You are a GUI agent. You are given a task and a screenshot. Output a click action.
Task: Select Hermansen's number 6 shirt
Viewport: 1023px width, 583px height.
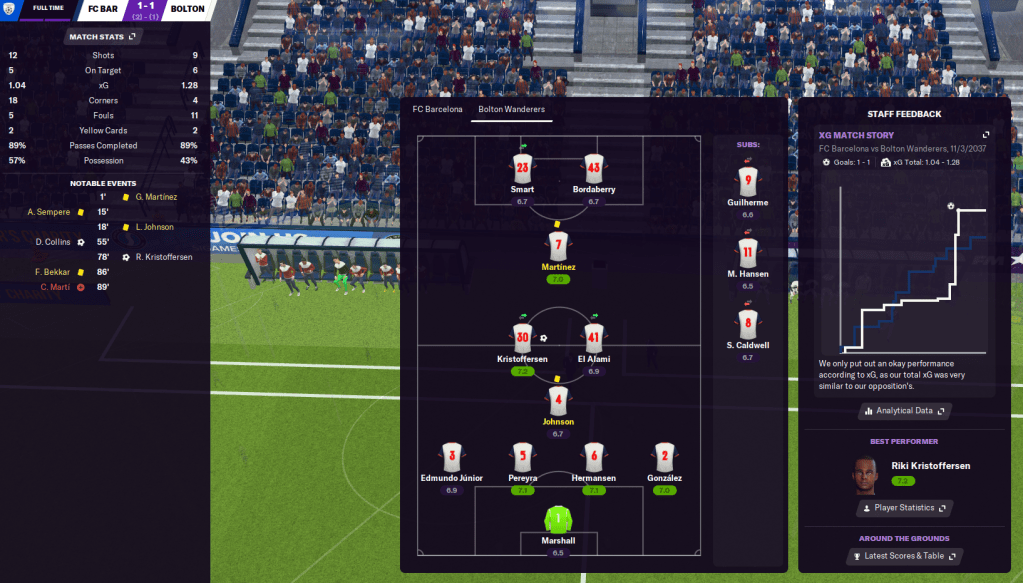click(593, 458)
